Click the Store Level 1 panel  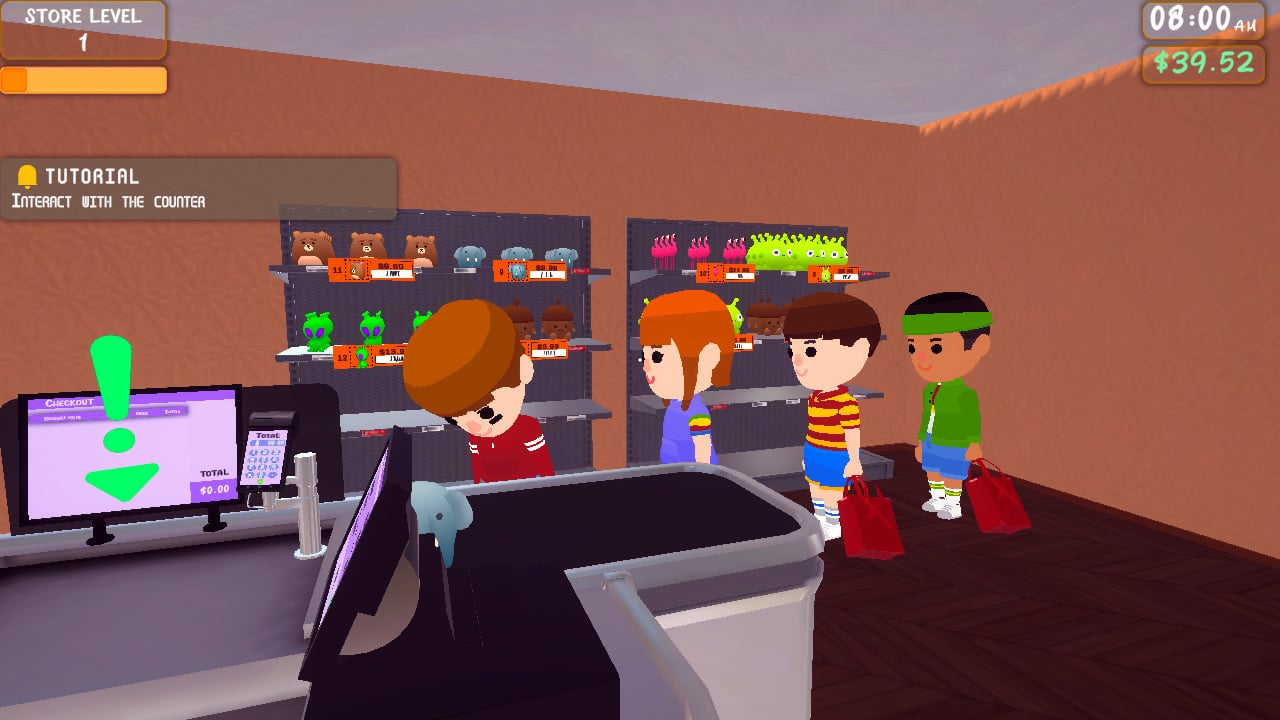tap(83, 30)
